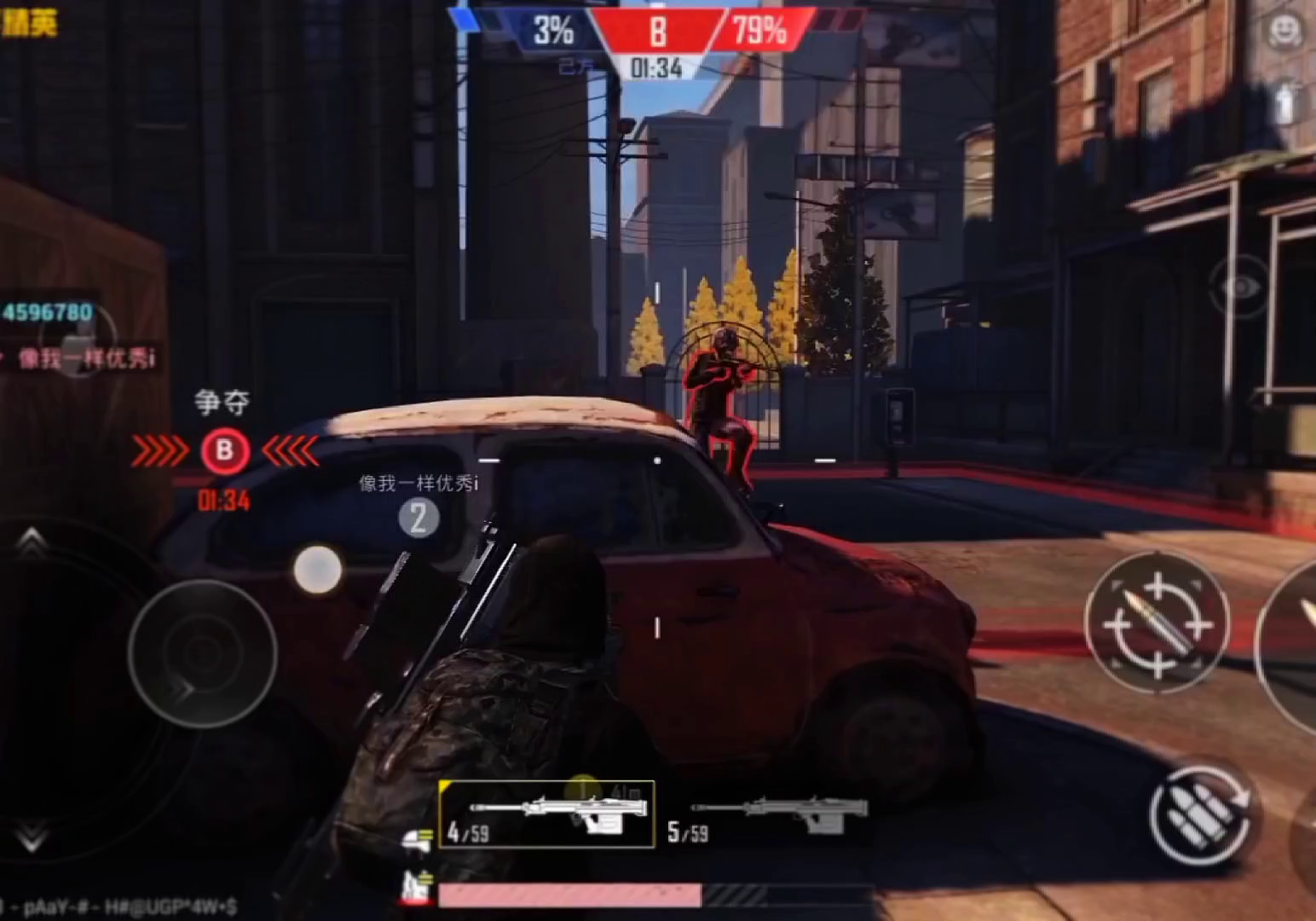1316x921 pixels.
Task: Toggle the eye free-look button
Action: pos(1240,287)
